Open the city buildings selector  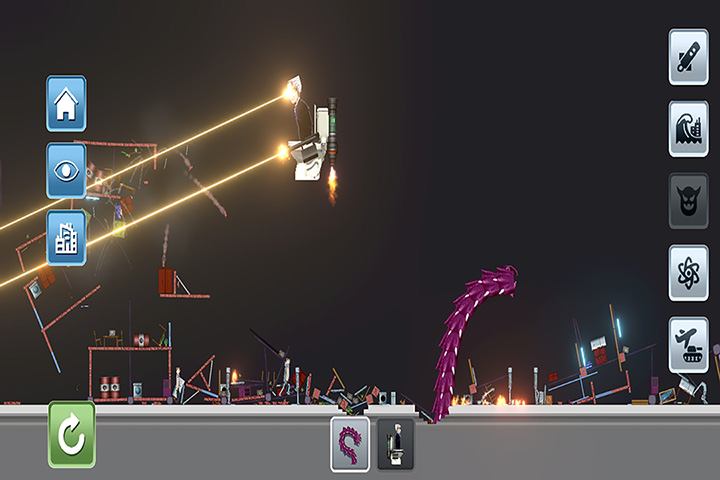pos(66,237)
